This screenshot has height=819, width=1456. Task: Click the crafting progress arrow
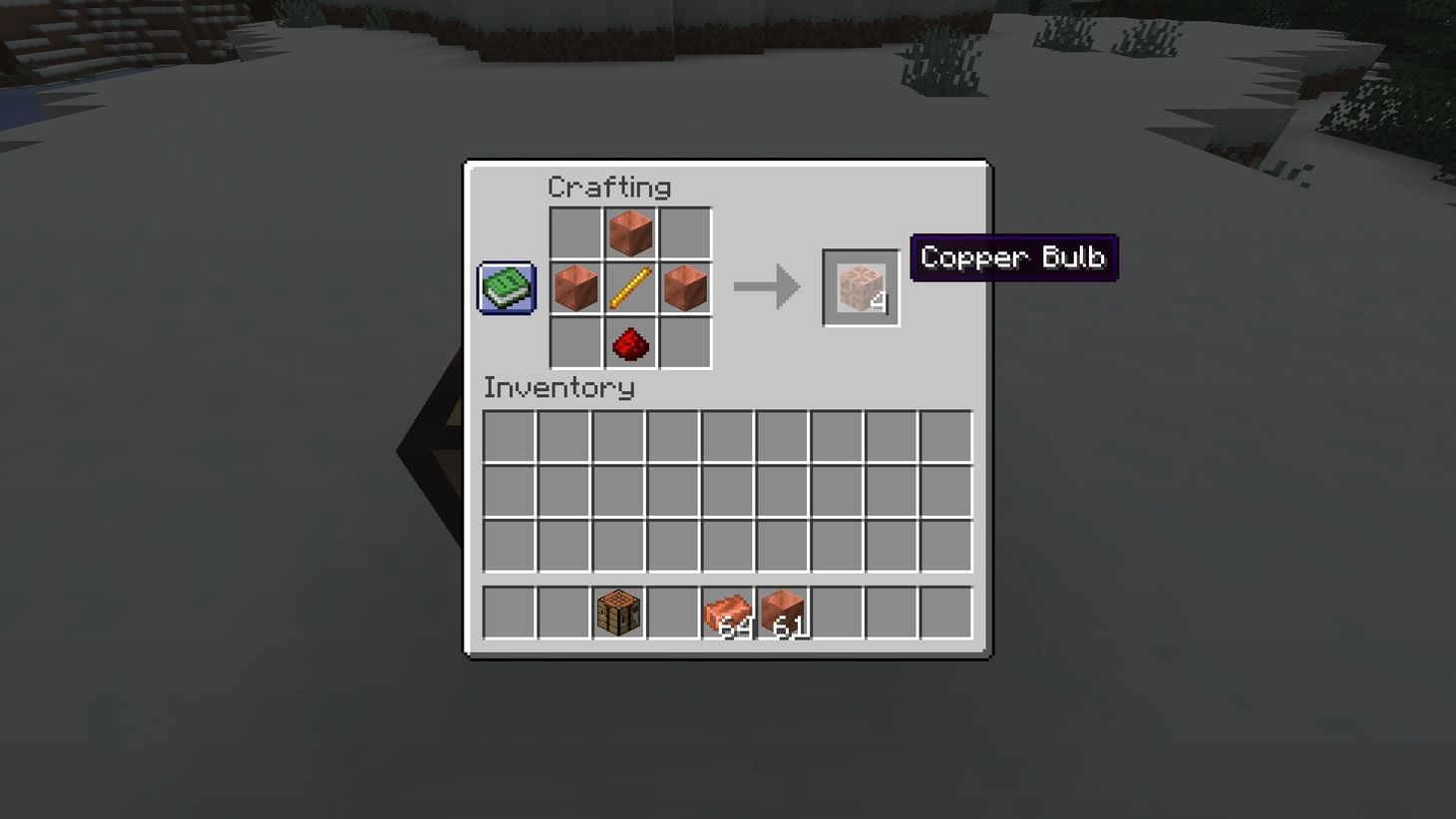coord(767,287)
